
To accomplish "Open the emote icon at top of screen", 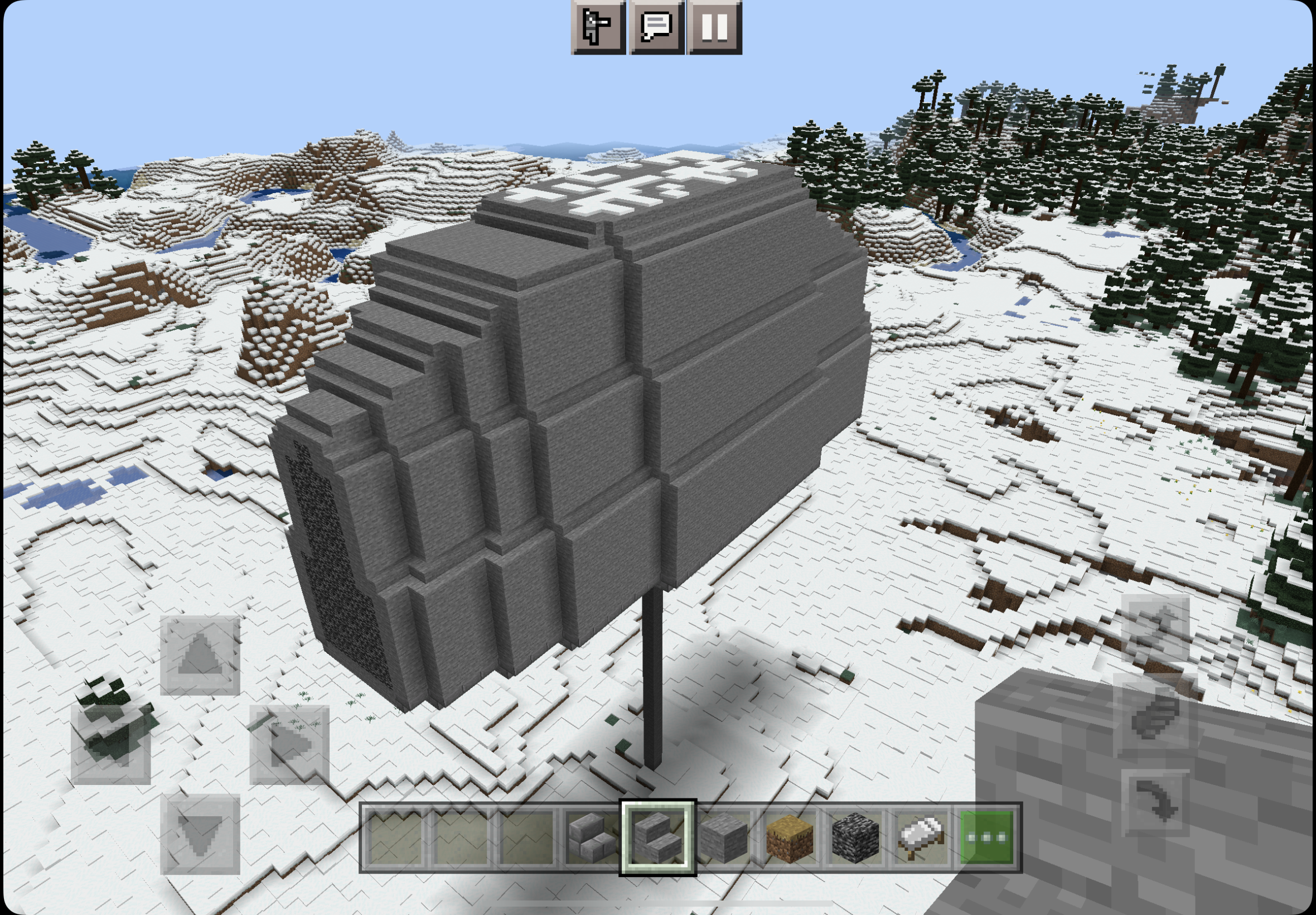I will 599,27.
